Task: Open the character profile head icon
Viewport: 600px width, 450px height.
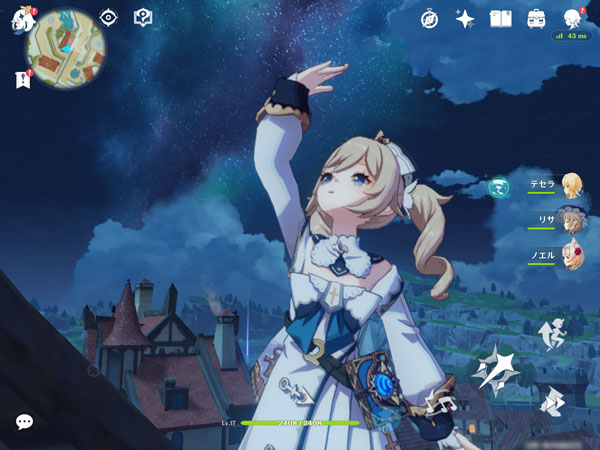Action: tap(571, 18)
